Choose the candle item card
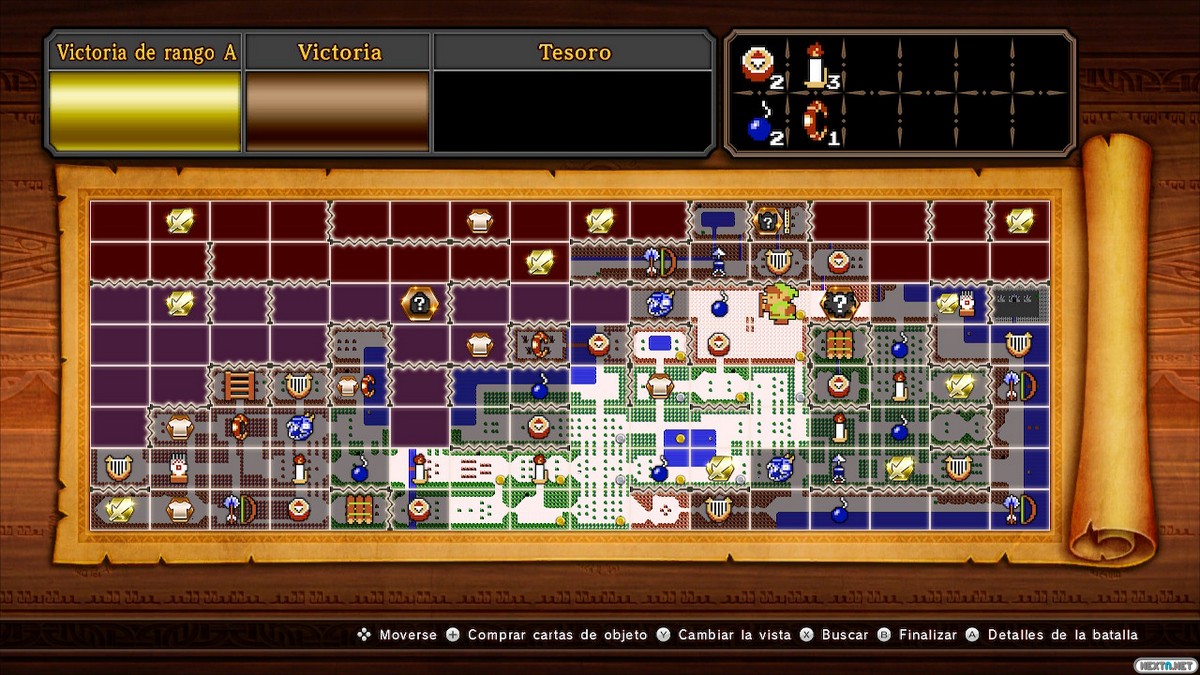This screenshot has height=675, width=1200. pos(817,66)
